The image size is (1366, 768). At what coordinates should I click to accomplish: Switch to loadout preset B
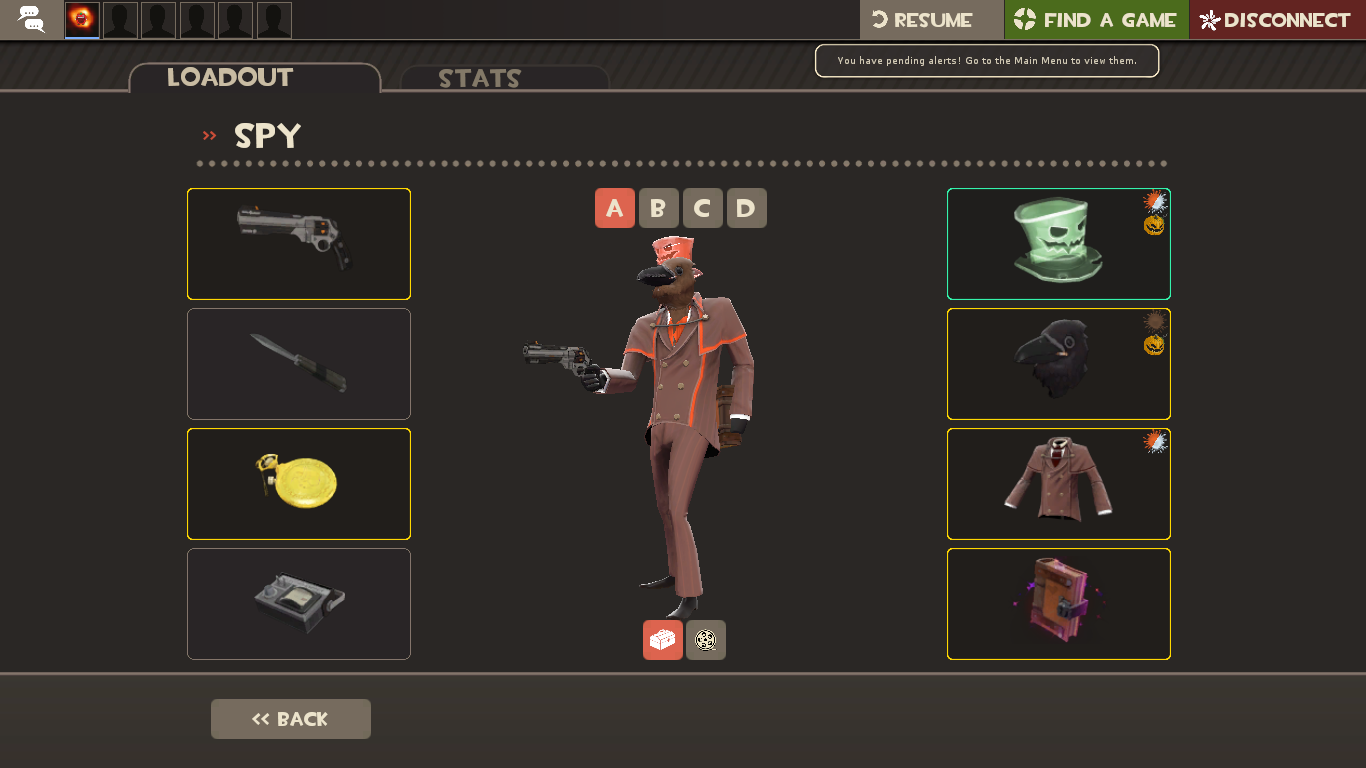pyautogui.click(x=659, y=208)
